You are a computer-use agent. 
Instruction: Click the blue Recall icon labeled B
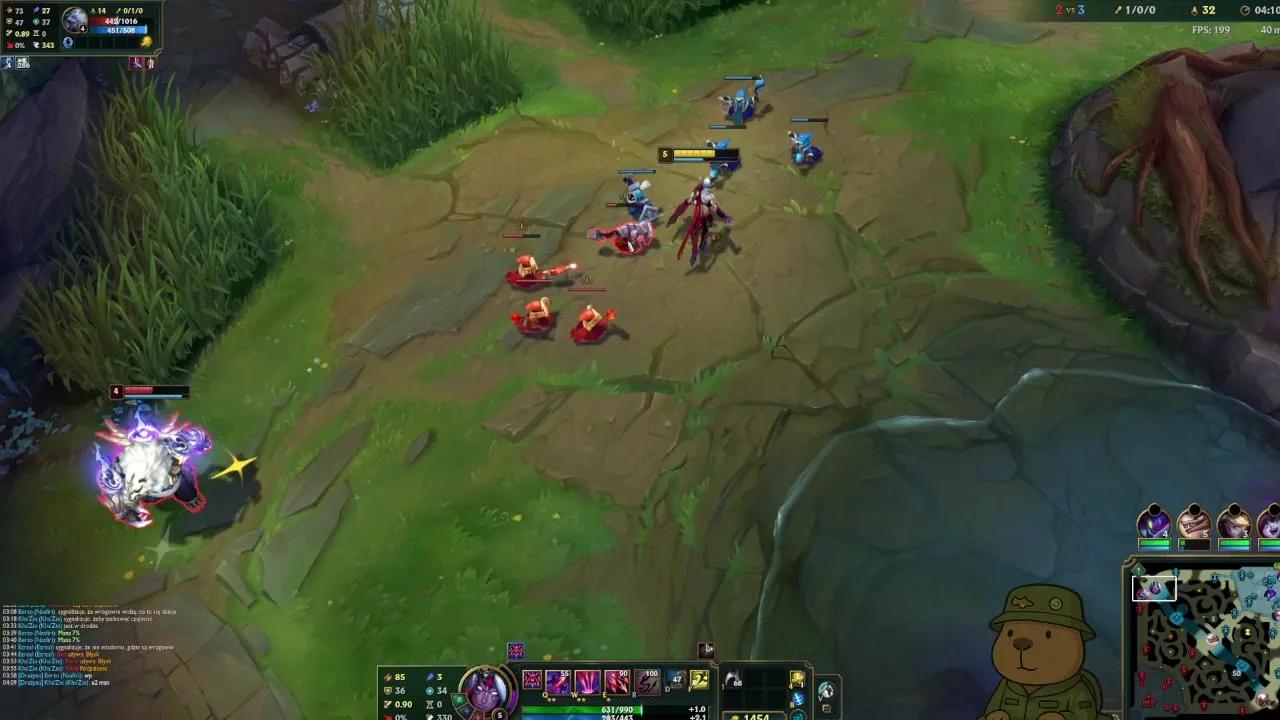pos(797,698)
